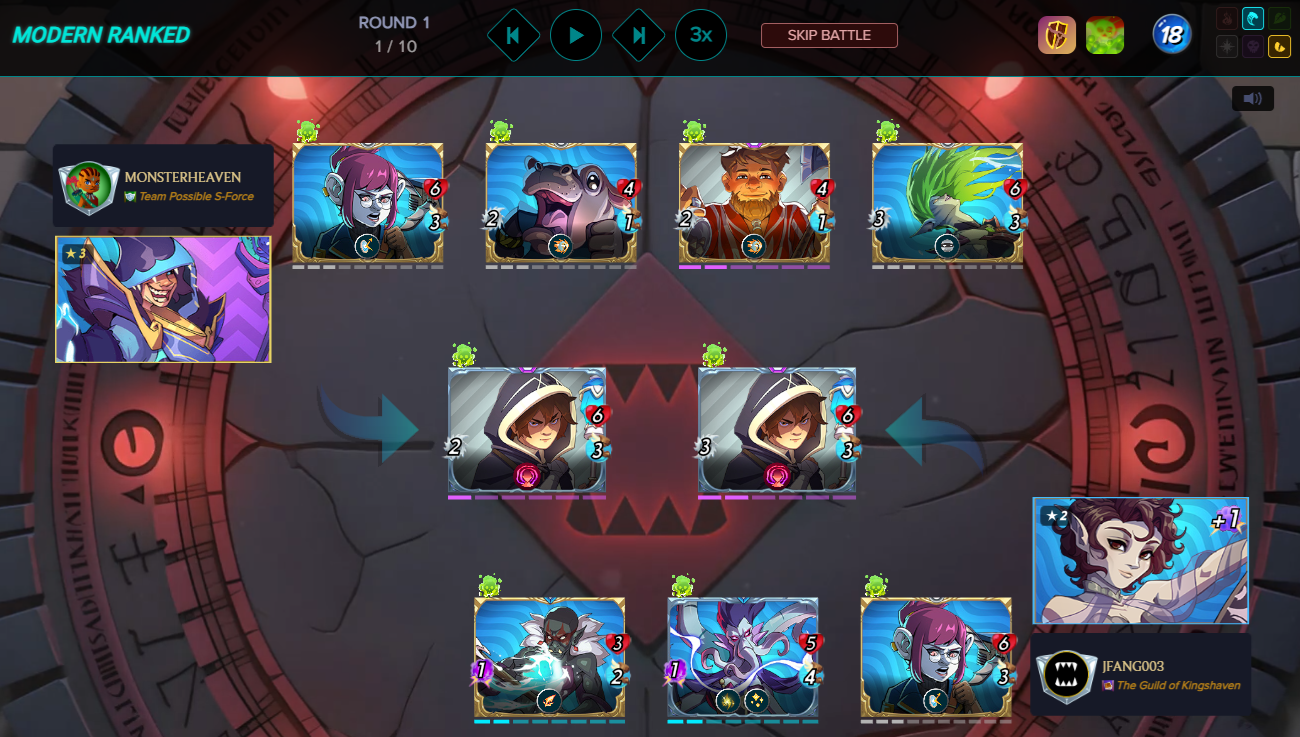
Task: Click the blue mana cap orb showing 18
Action: pyautogui.click(x=1170, y=33)
